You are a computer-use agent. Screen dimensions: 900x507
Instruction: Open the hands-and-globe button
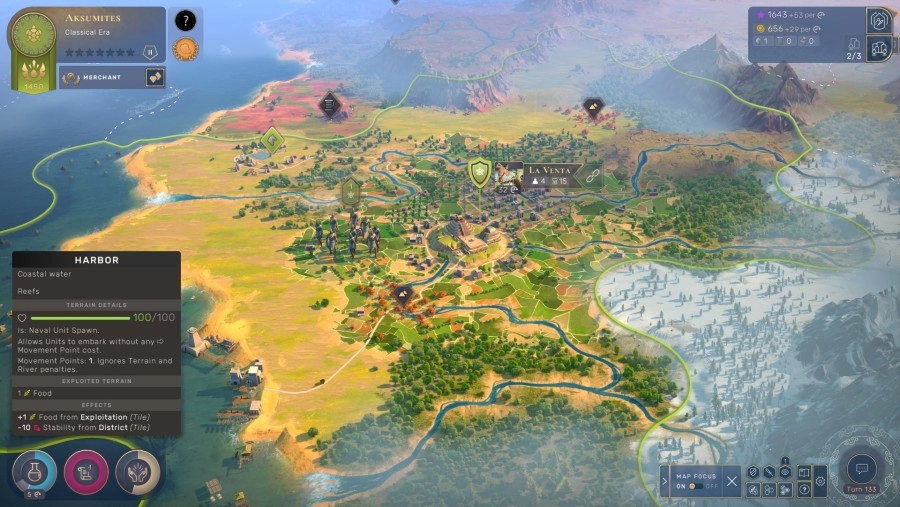pyautogui.click(x=138, y=472)
